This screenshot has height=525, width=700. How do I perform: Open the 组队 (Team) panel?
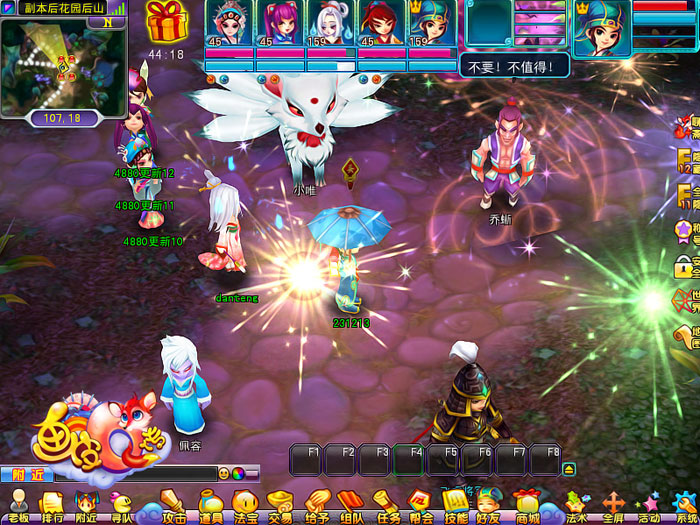point(351,505)
